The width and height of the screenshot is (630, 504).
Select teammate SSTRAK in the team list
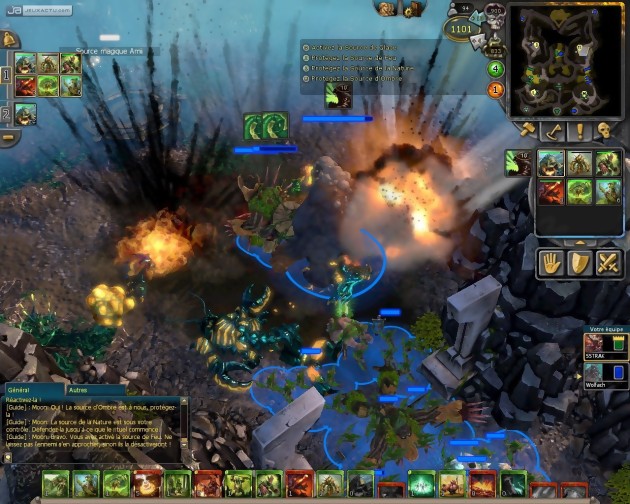604,346
